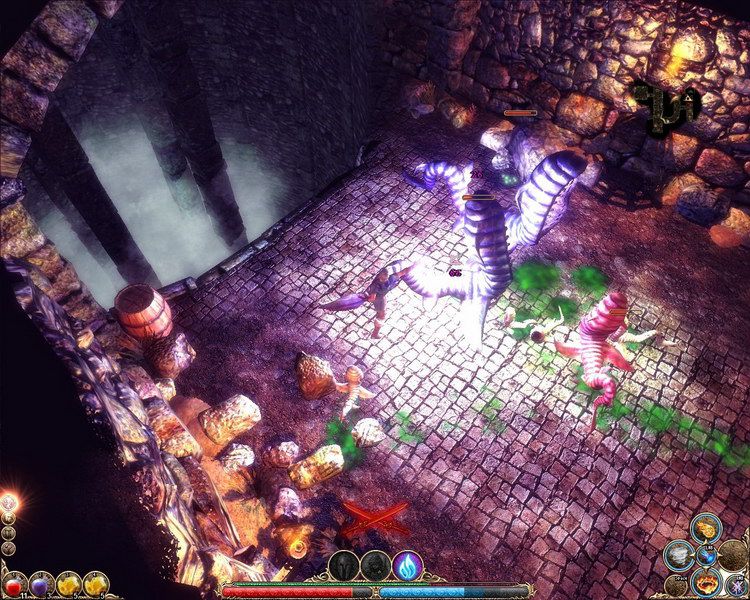Select the dark helmet skill slot
Viewport: 750px width, 600px height.
tap(344, 566)
